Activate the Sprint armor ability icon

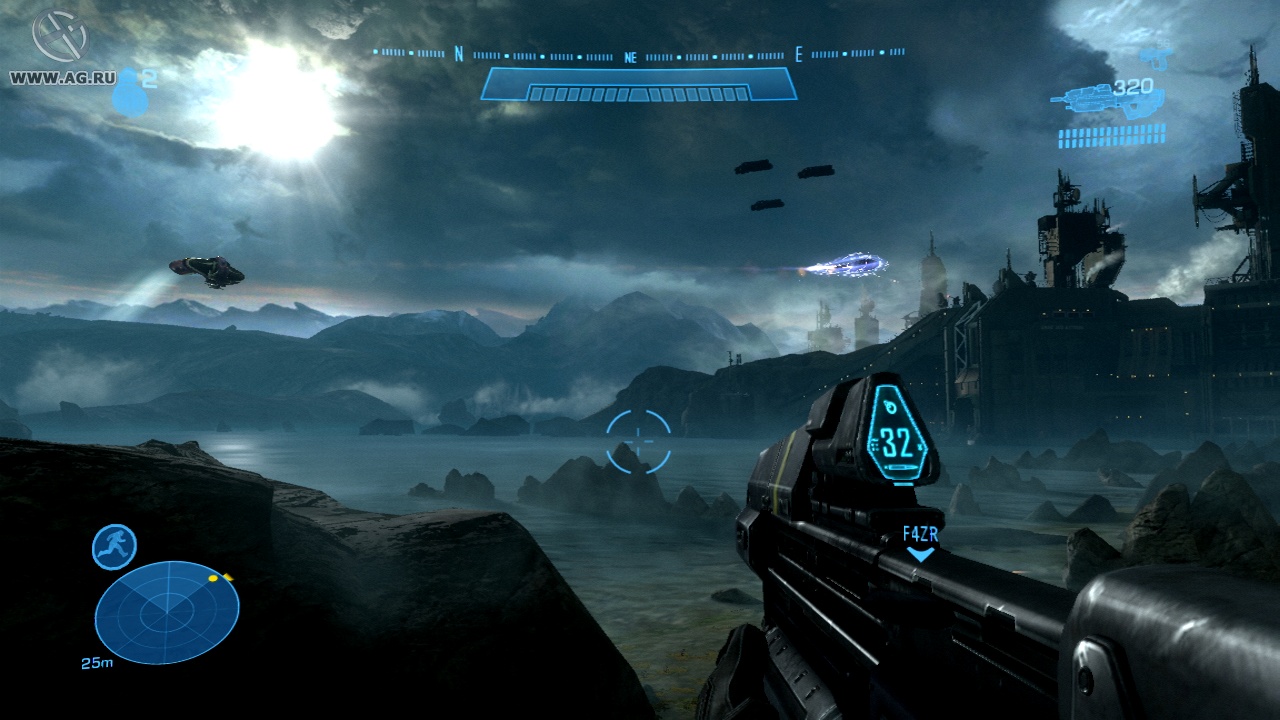pyautogui.click(x=114, y=547)
